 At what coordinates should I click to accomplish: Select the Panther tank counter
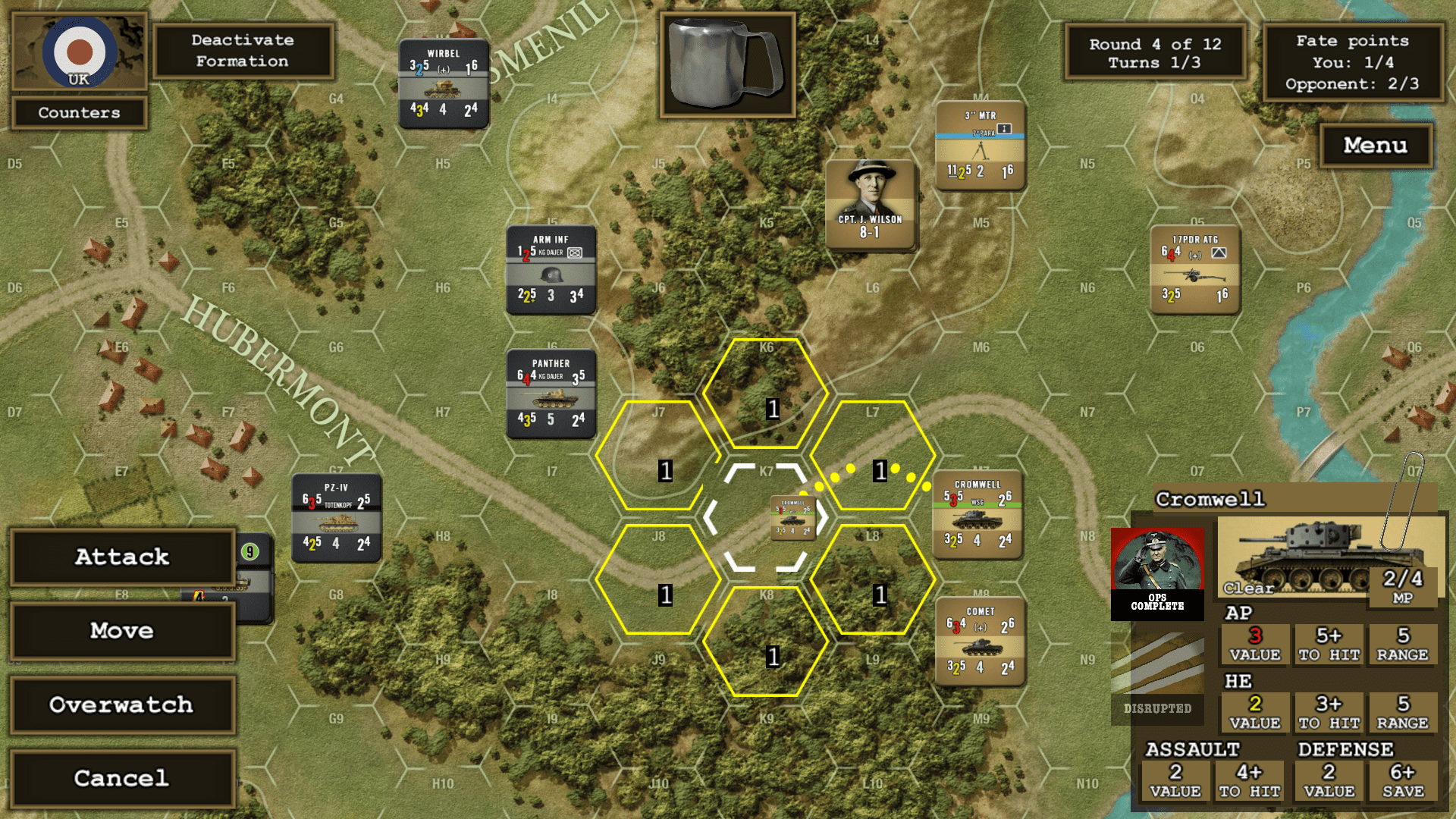[x=551, y=394]
